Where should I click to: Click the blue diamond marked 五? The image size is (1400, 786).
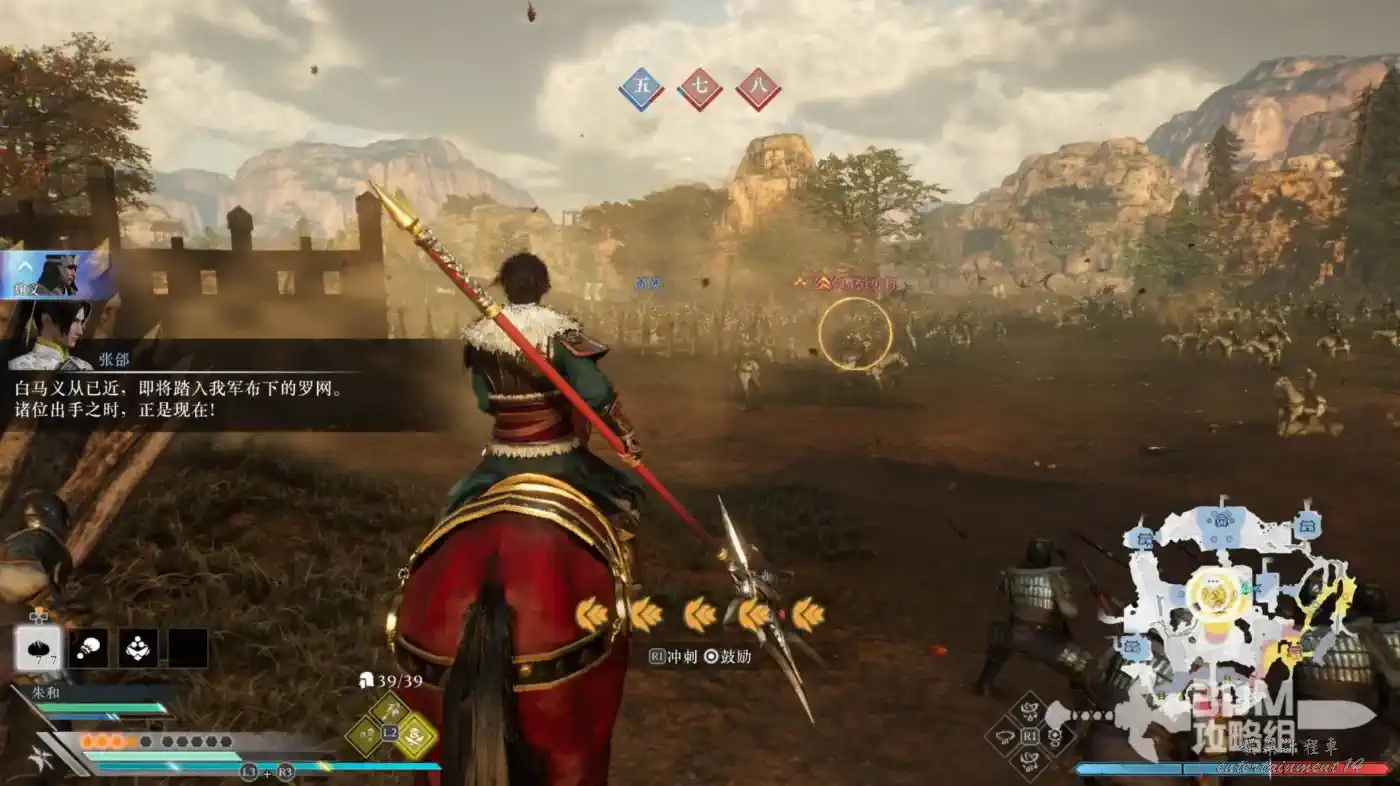(641, 89)
